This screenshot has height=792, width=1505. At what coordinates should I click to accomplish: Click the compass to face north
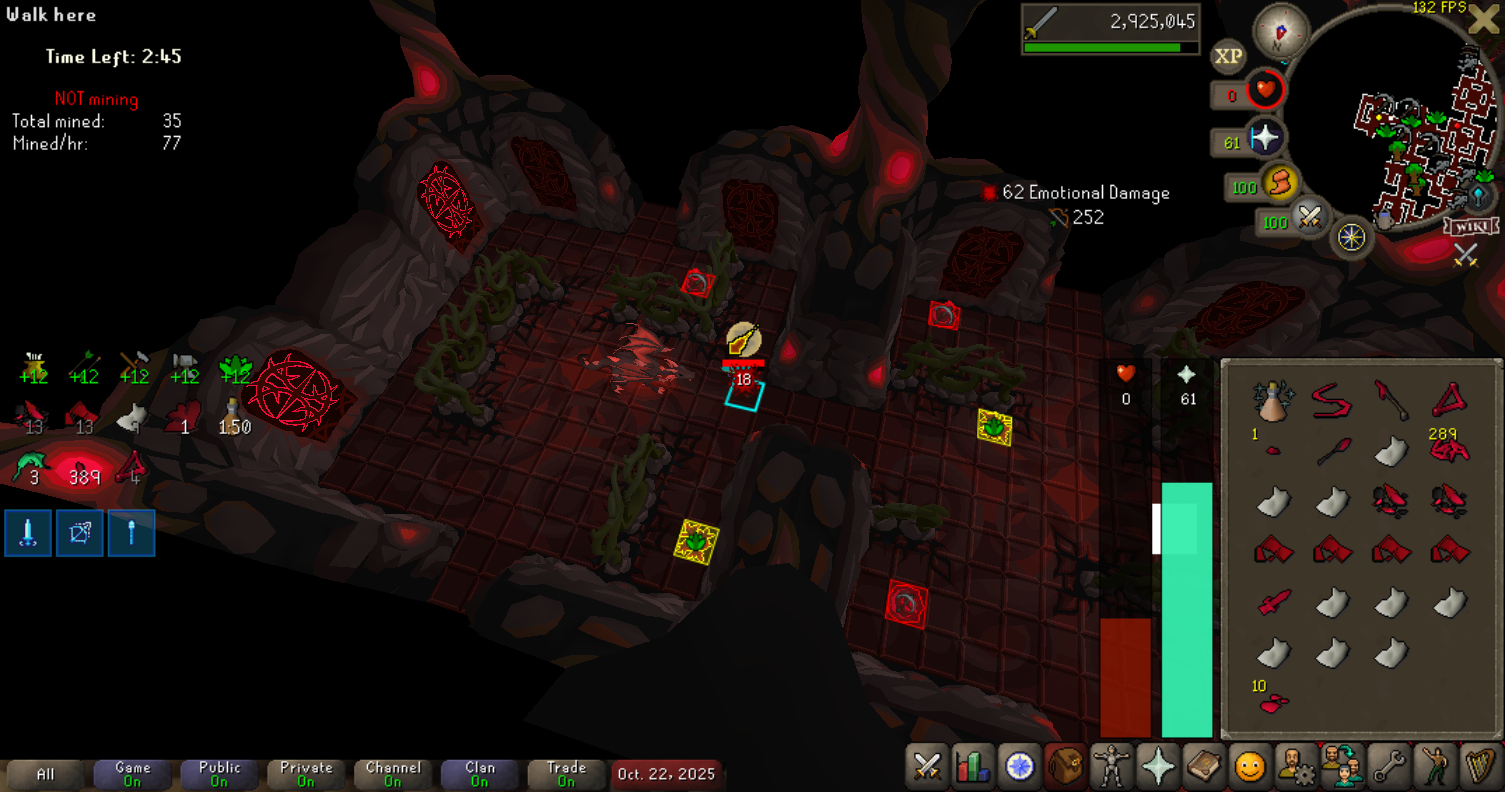pos(1281,30)
